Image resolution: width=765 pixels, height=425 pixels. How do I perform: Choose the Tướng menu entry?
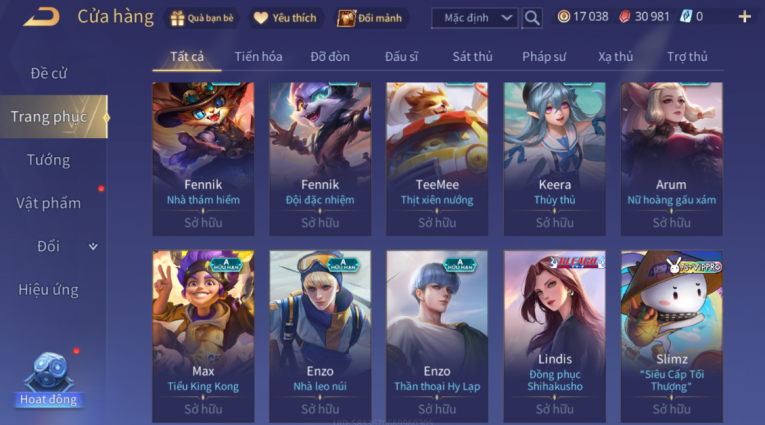[48, 160]
